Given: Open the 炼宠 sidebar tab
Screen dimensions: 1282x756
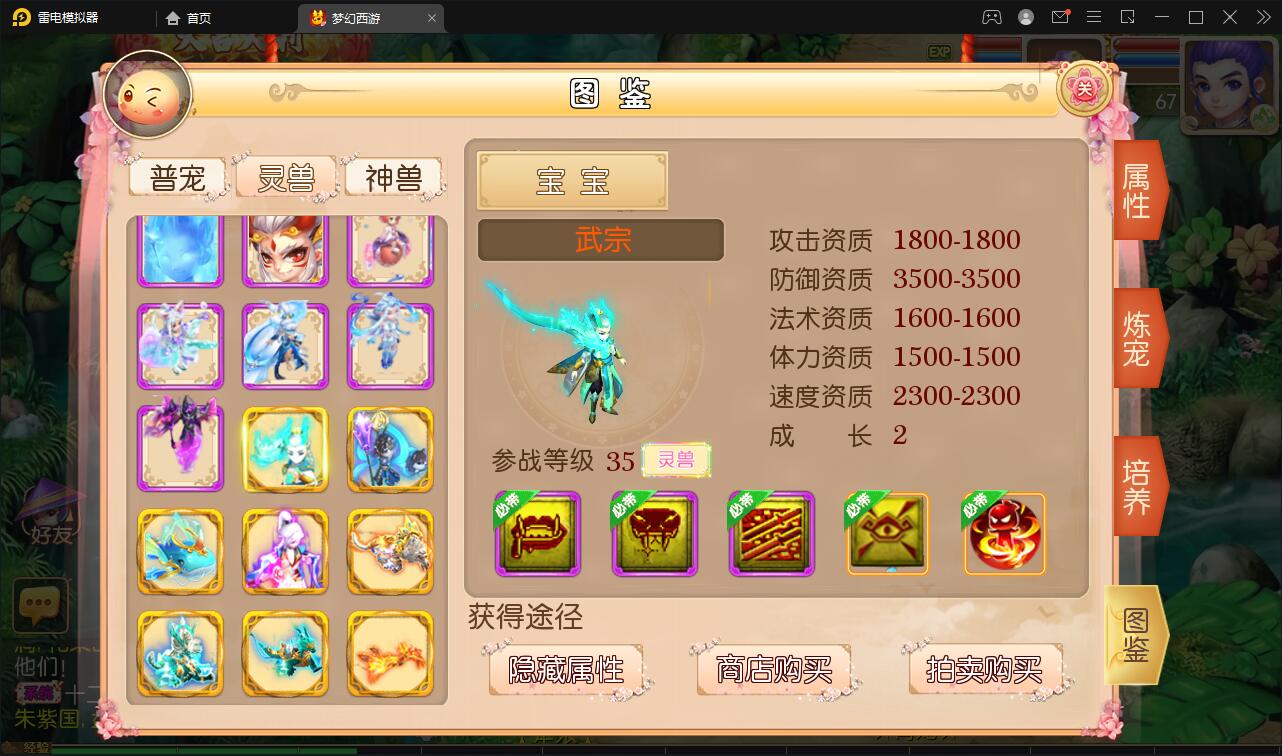Looking at the screenshot, I should pos(1137,338).
